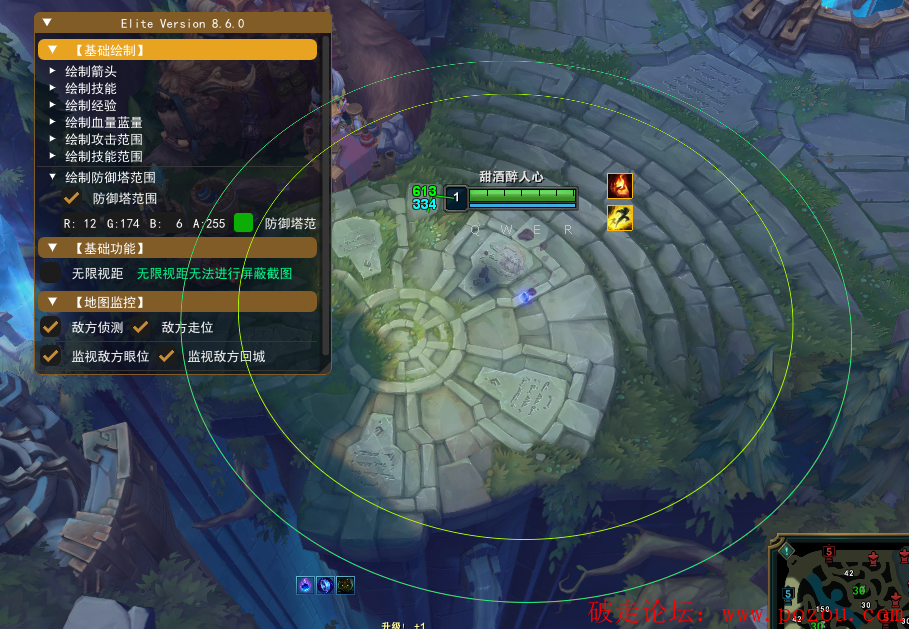This screenshot has height=629, width=909.
Task: Uncheck the 敌方走位 option
Action: (141, 327)
